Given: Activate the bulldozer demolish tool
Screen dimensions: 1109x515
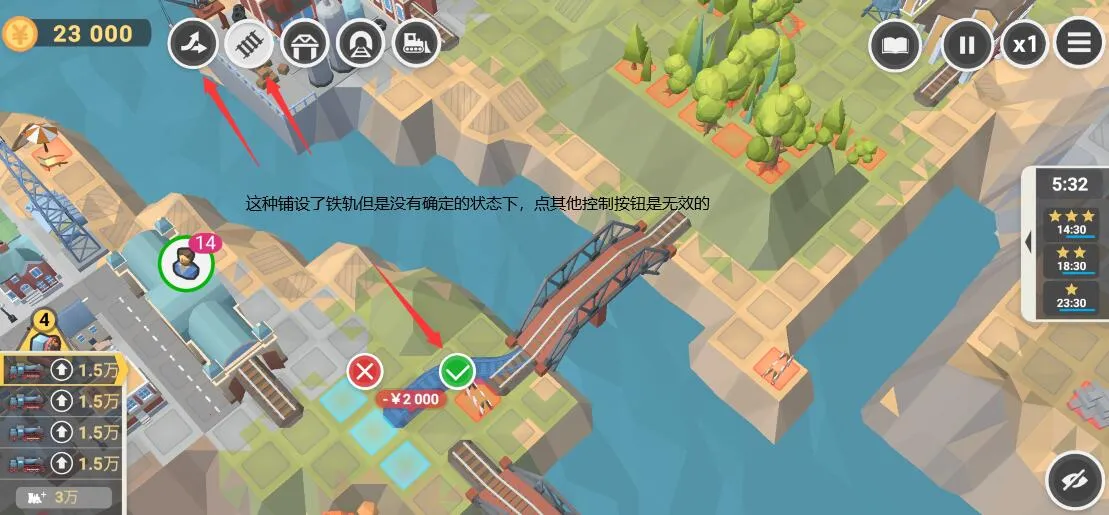Looking at the screenshot, I should 415,43.
